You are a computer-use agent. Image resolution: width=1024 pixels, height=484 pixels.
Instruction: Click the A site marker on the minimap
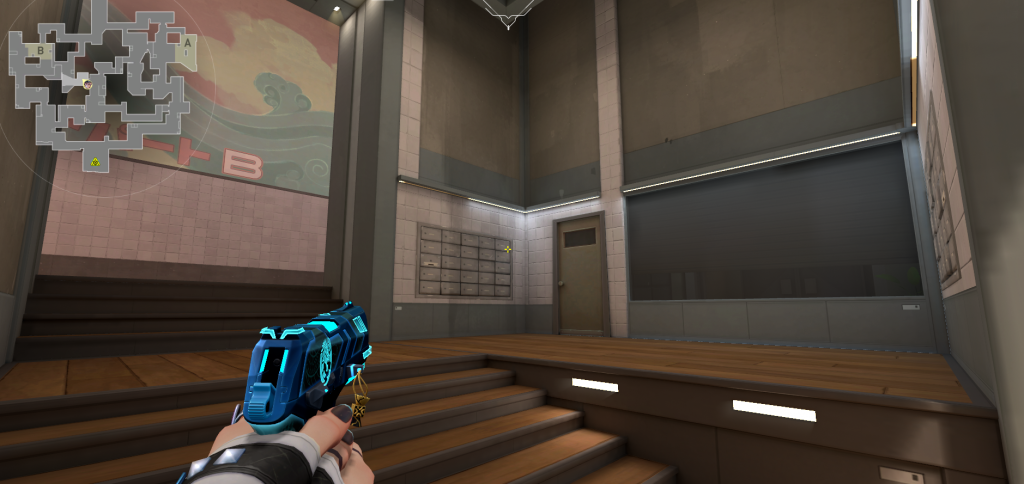(186, 43)
